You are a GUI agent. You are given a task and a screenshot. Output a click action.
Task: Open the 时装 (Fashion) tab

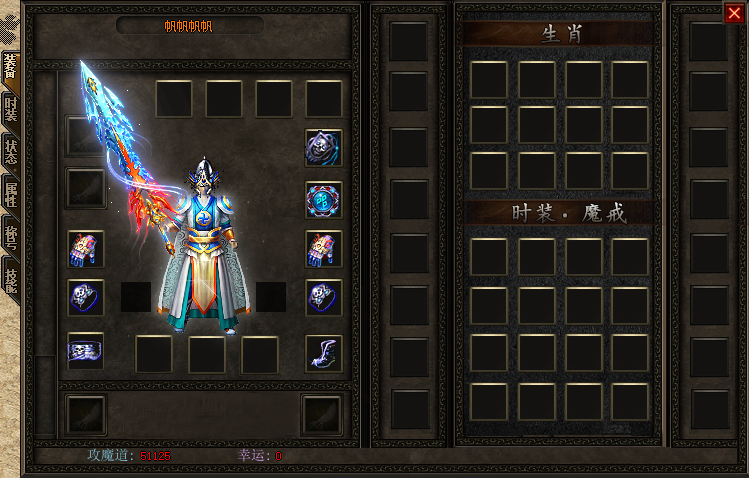click(x=10, y=108)
